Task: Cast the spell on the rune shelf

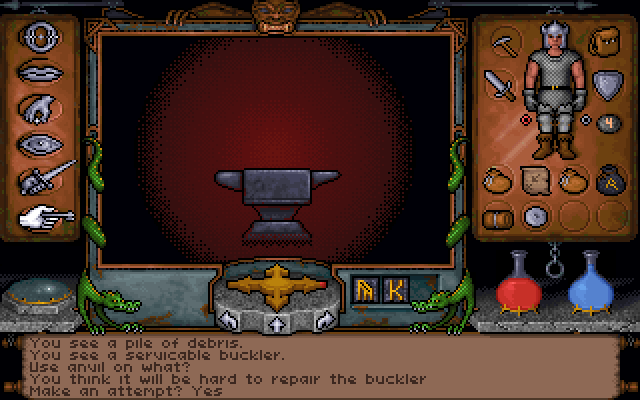Action: [x=380, y=290]
